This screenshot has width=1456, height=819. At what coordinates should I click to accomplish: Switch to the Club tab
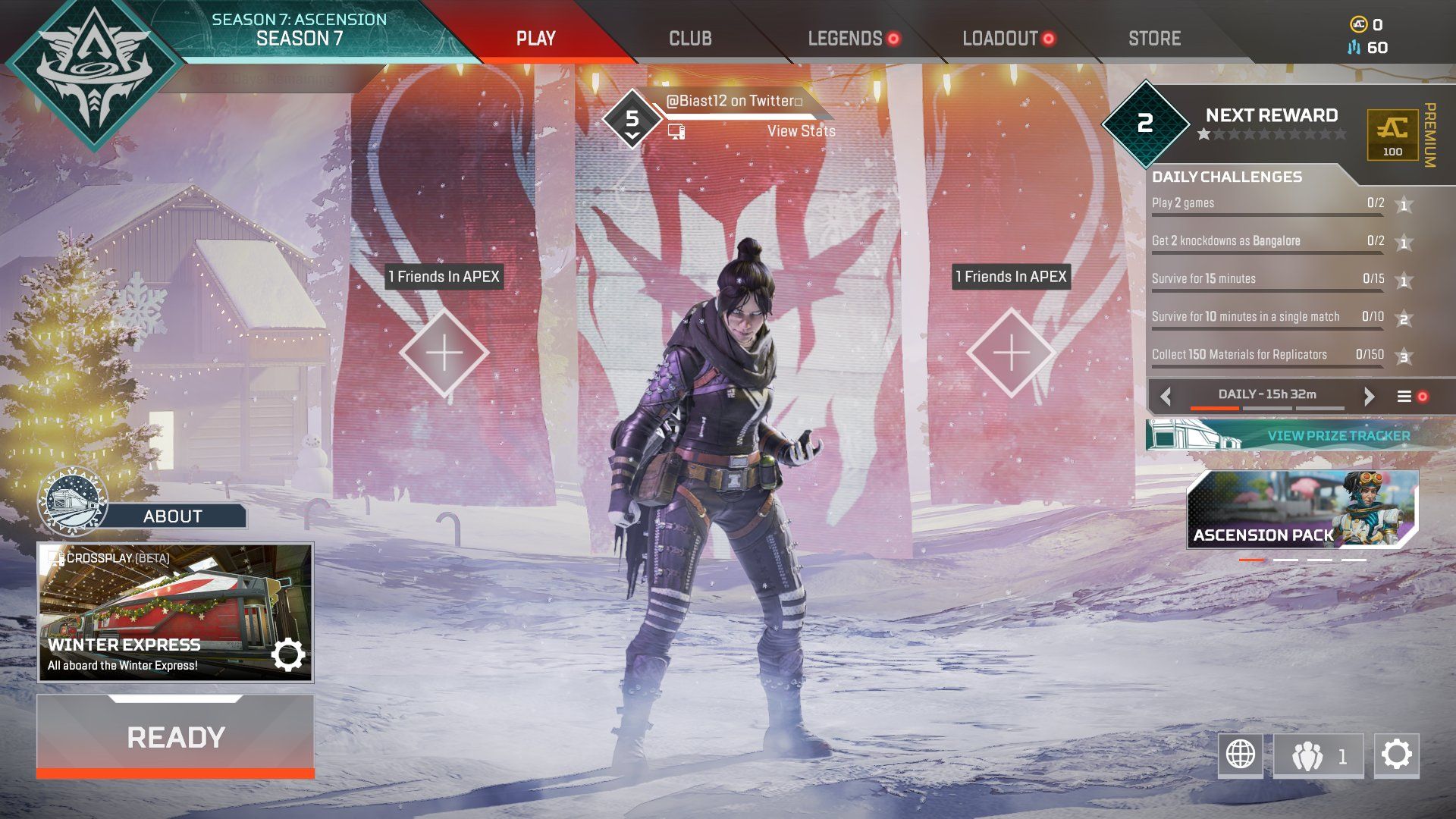[690, 39]
